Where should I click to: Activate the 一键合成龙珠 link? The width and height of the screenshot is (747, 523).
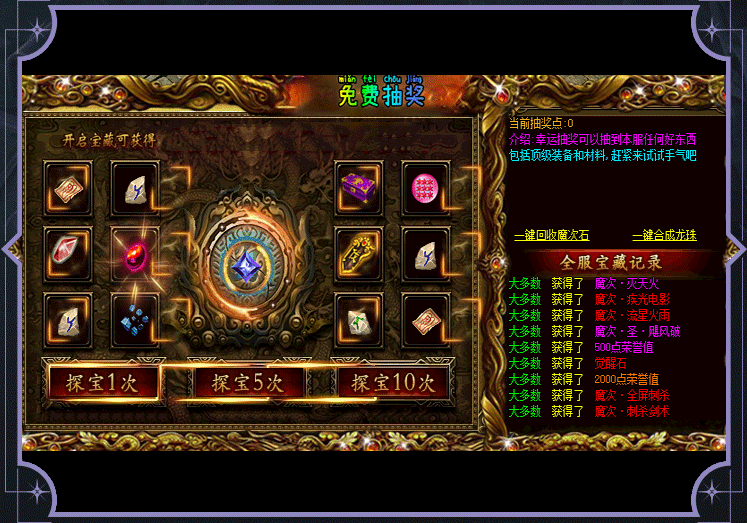pyautogui.click(x=664, y=236)
